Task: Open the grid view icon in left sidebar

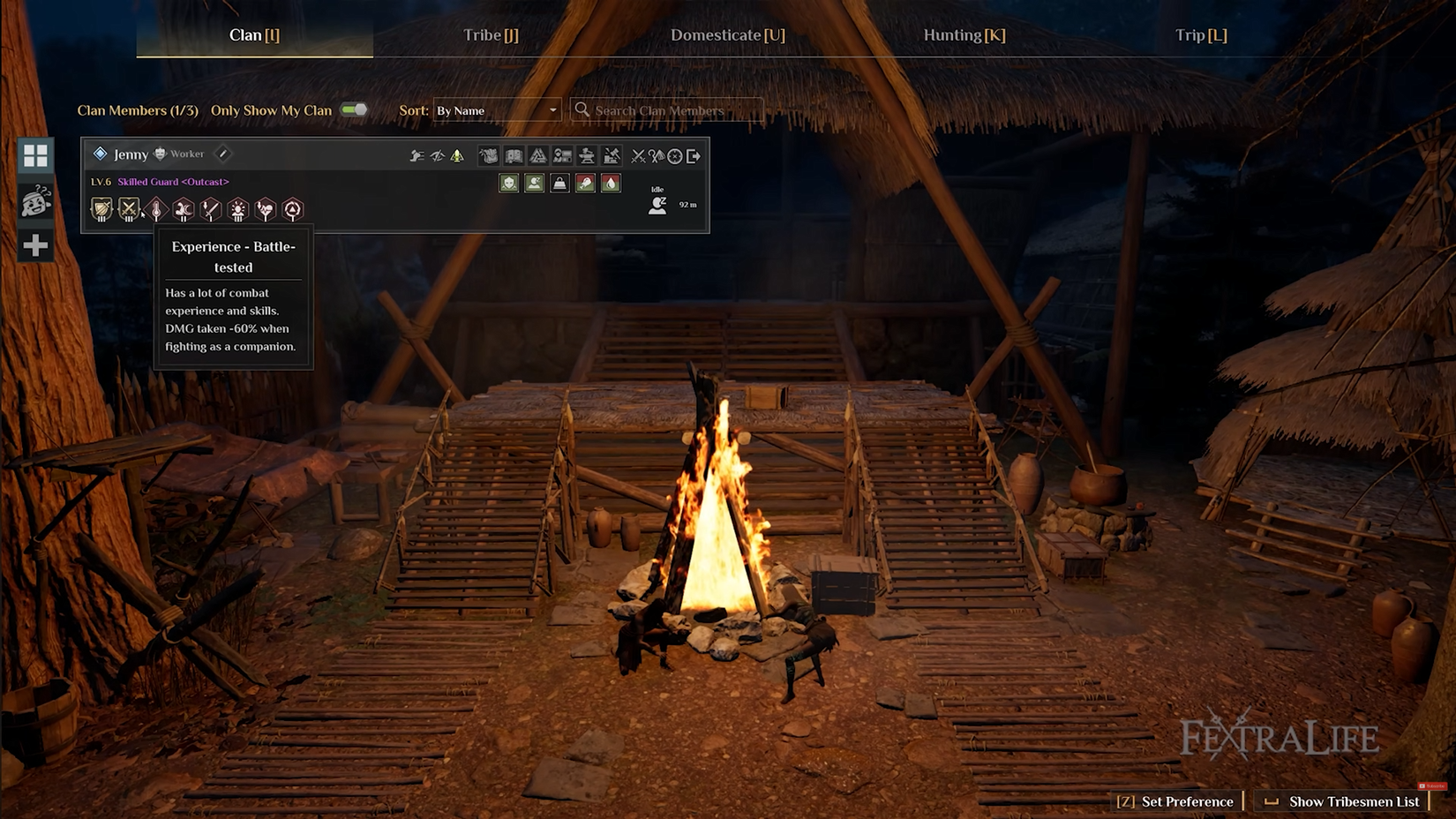Action: (x=35, y=157)
